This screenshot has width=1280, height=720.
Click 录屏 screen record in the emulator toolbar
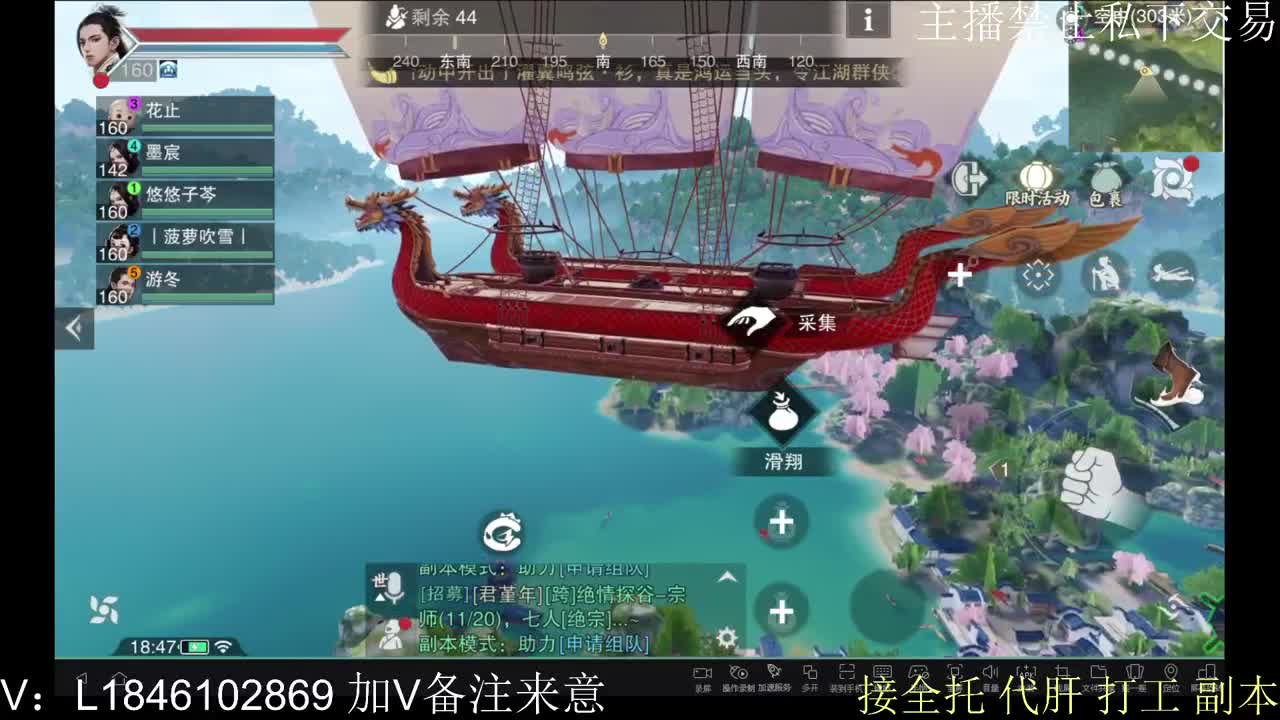(703, 672)
